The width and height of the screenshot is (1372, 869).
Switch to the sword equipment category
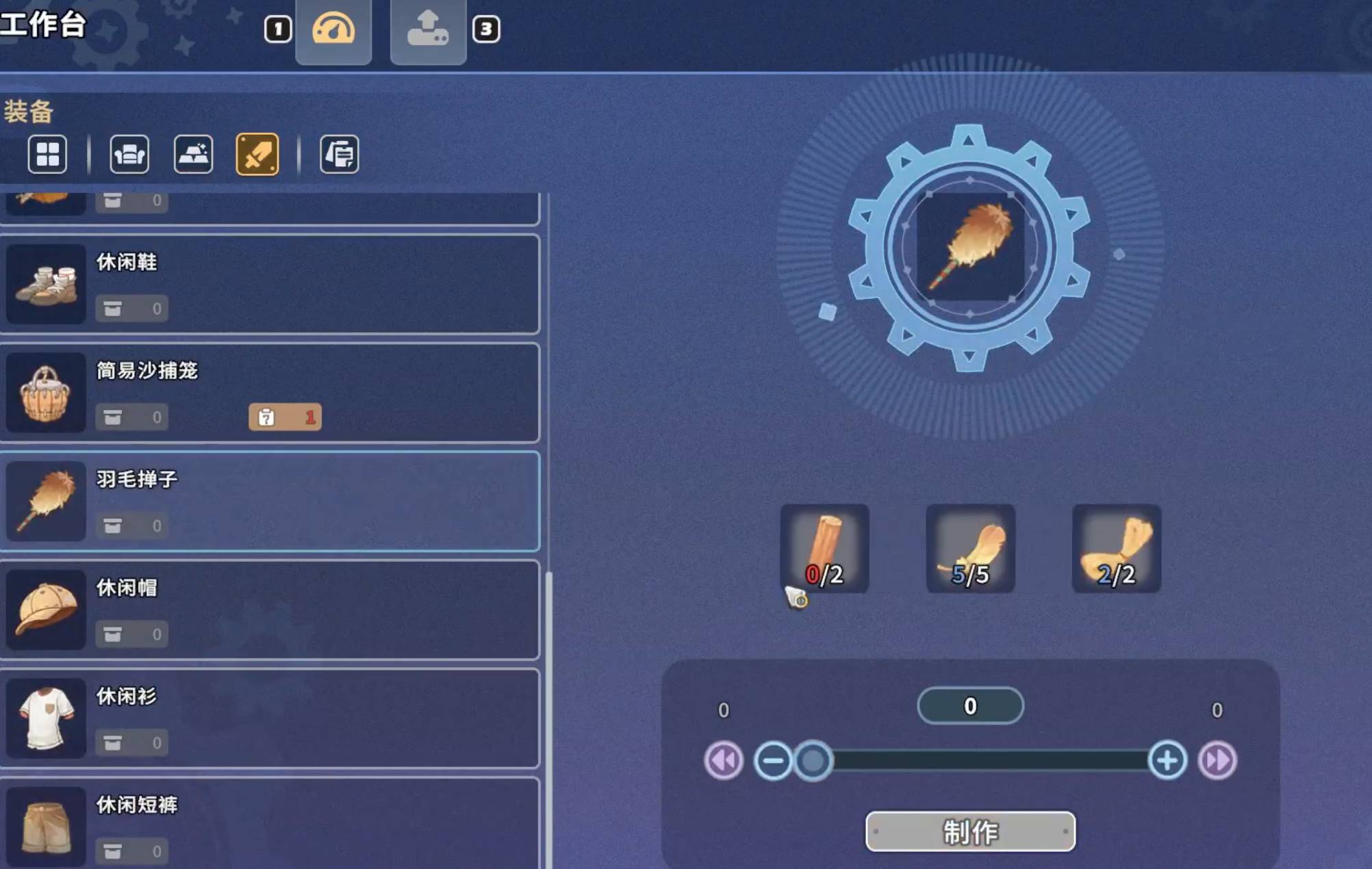257,154
